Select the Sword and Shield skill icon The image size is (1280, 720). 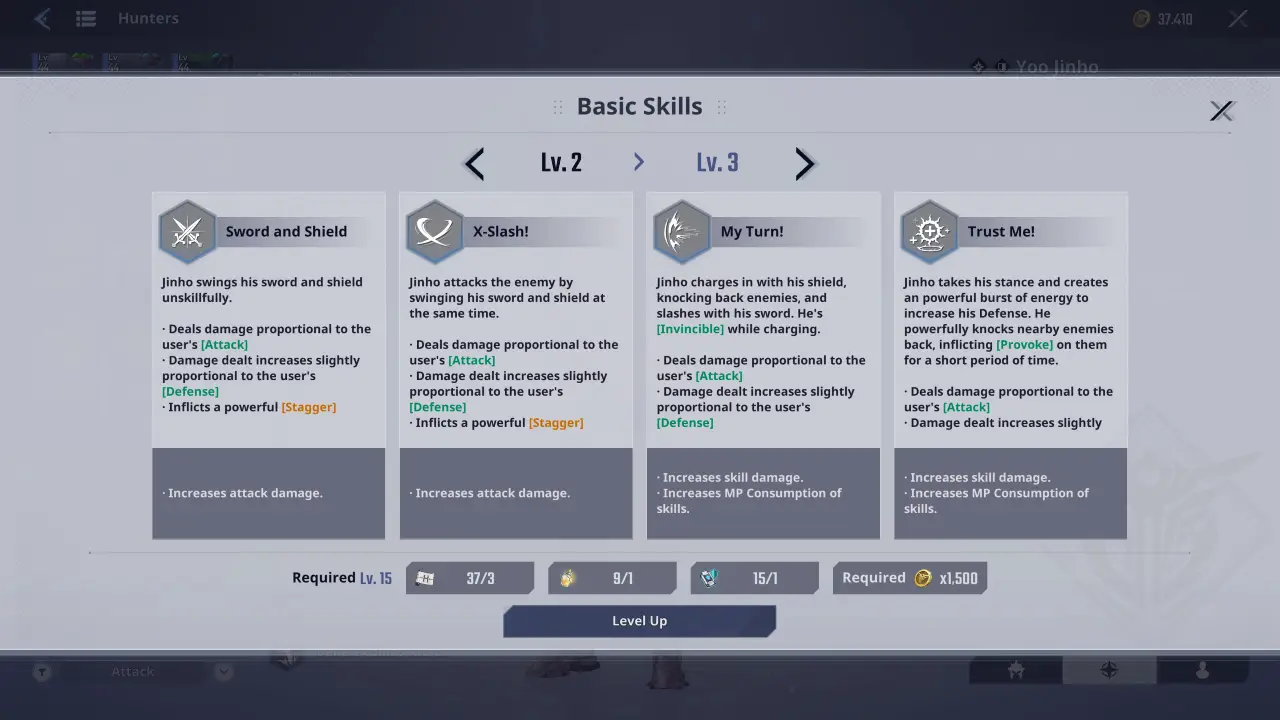click(187, 231)
